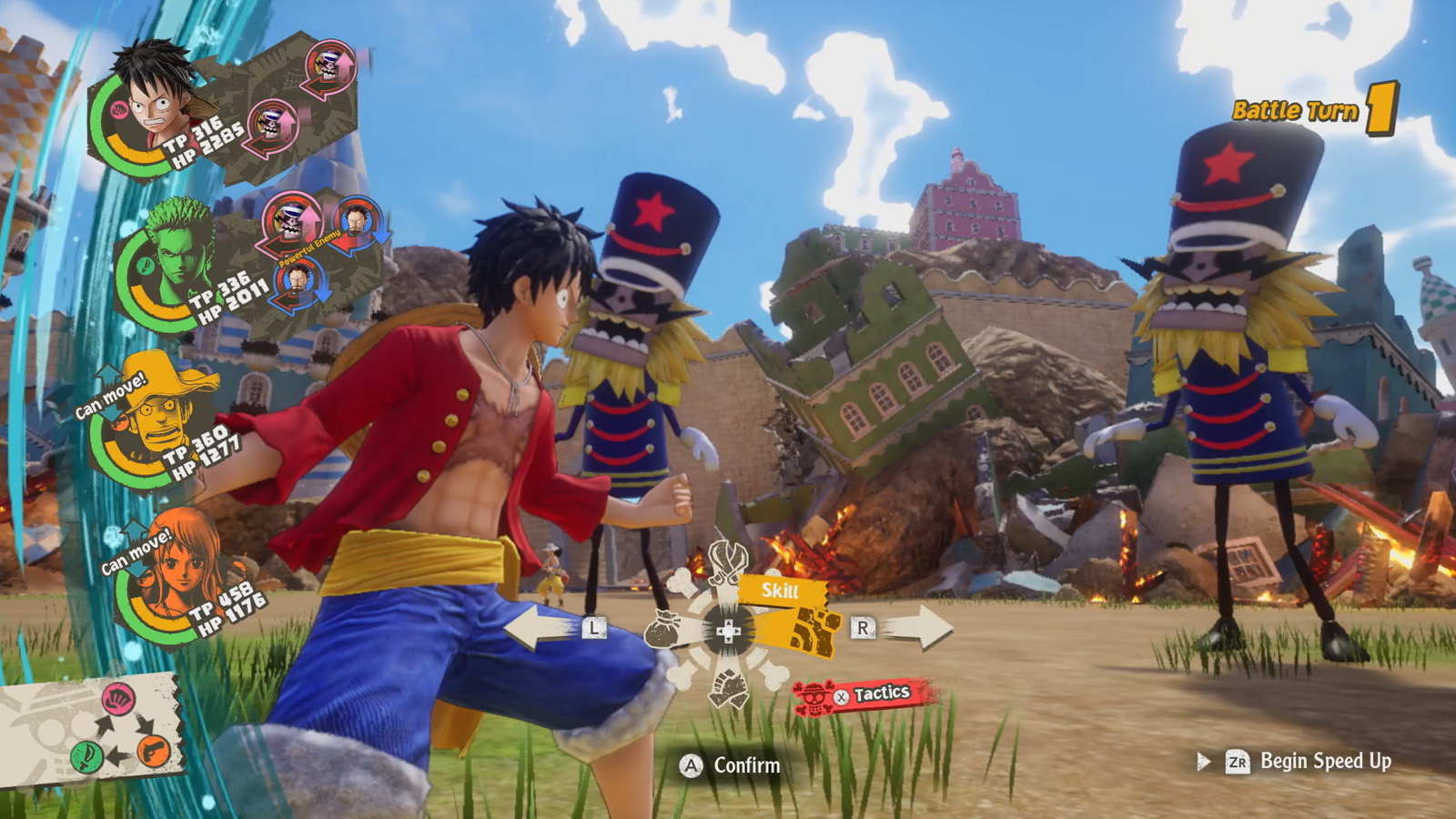
Task: Click the right R arrow to switch targets
Action: point(926,628)
